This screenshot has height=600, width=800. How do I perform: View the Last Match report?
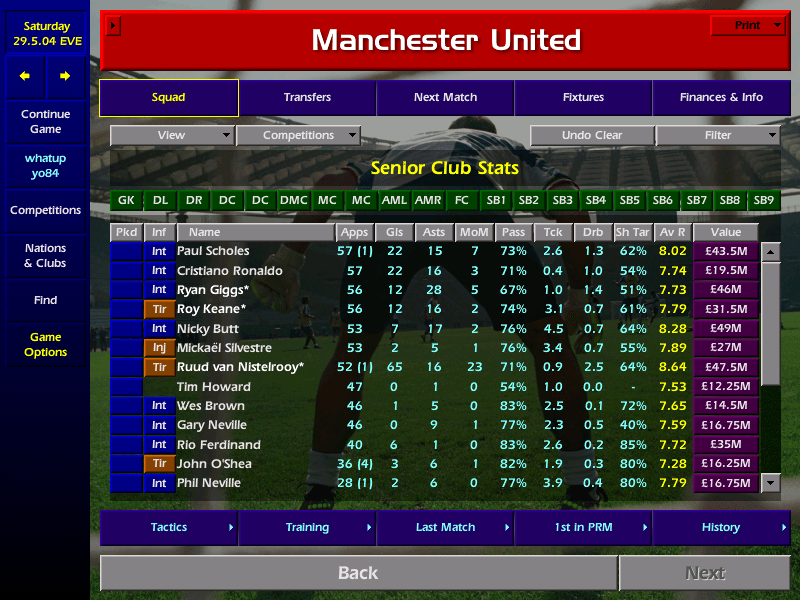pos(445,528)
